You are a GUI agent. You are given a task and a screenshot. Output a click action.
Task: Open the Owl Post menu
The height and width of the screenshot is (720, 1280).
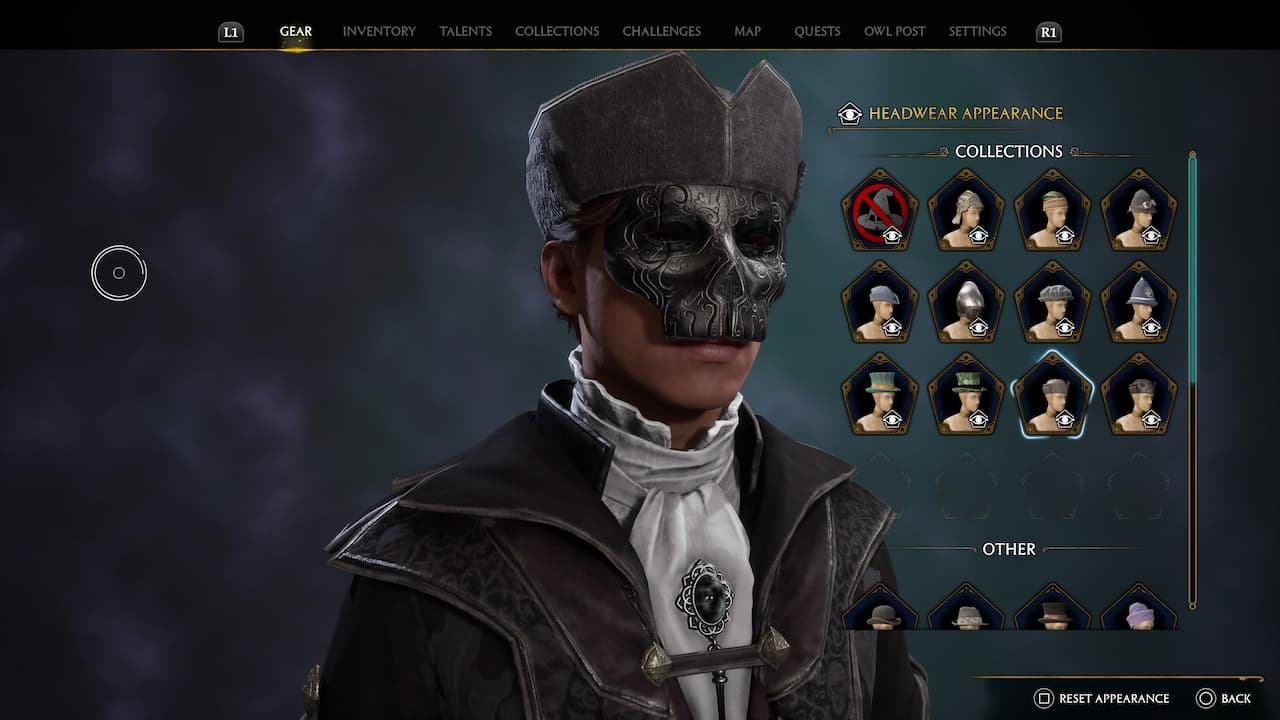894,31
